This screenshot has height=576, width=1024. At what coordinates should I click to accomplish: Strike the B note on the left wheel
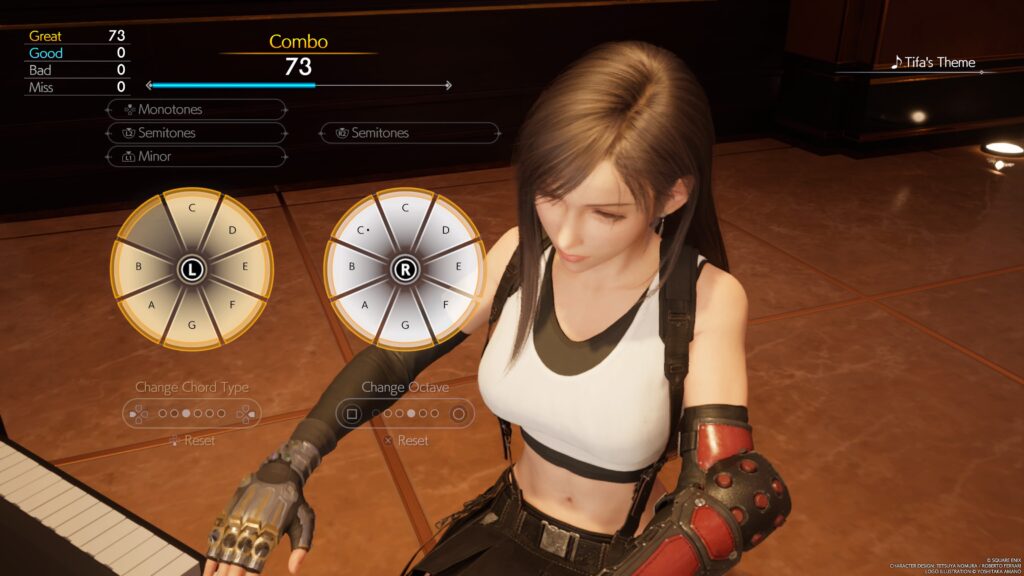coord(138,267)
